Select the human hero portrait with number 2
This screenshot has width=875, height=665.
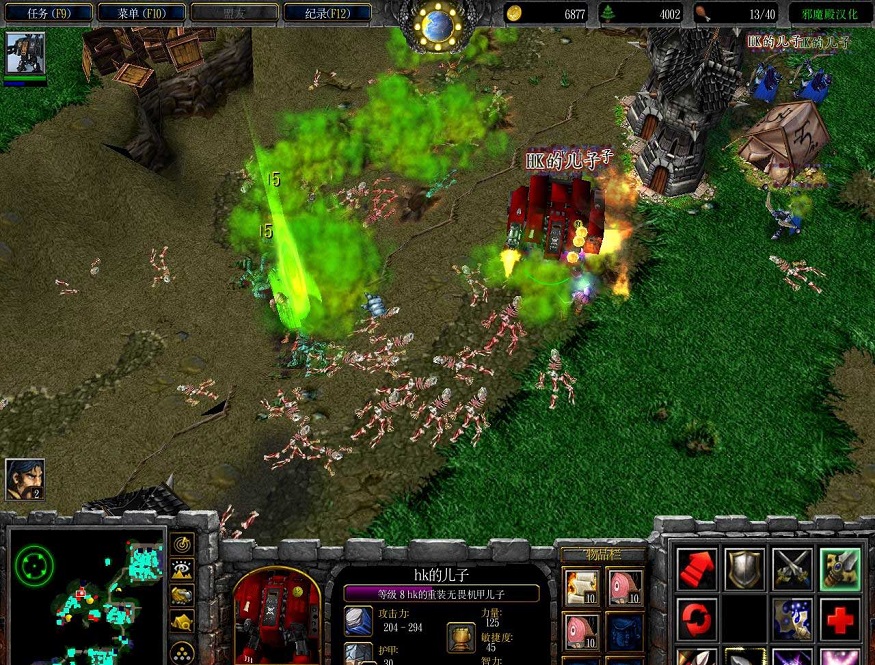(x=24, y=479)
